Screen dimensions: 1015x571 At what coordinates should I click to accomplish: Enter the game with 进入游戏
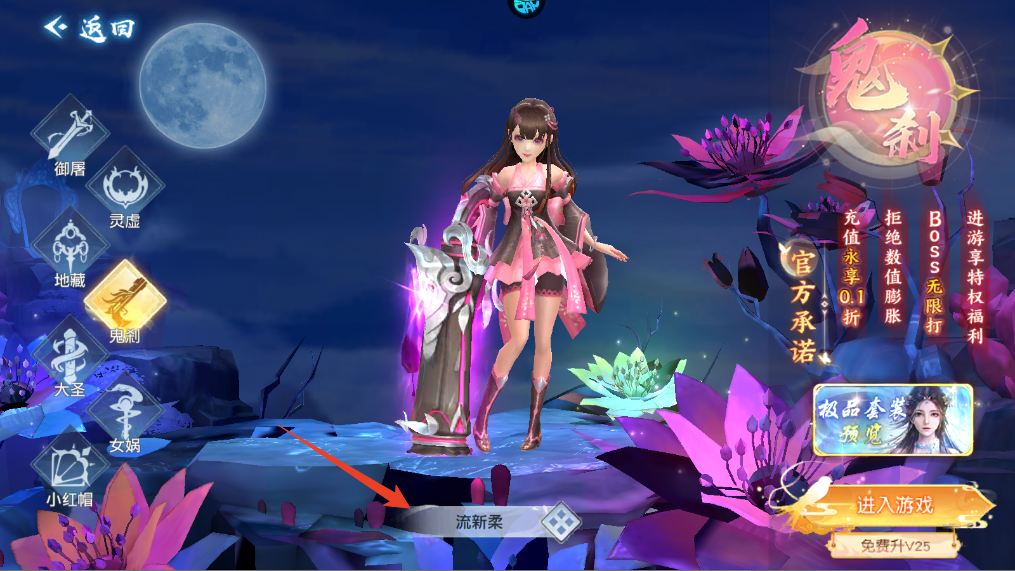pos(893,505)
